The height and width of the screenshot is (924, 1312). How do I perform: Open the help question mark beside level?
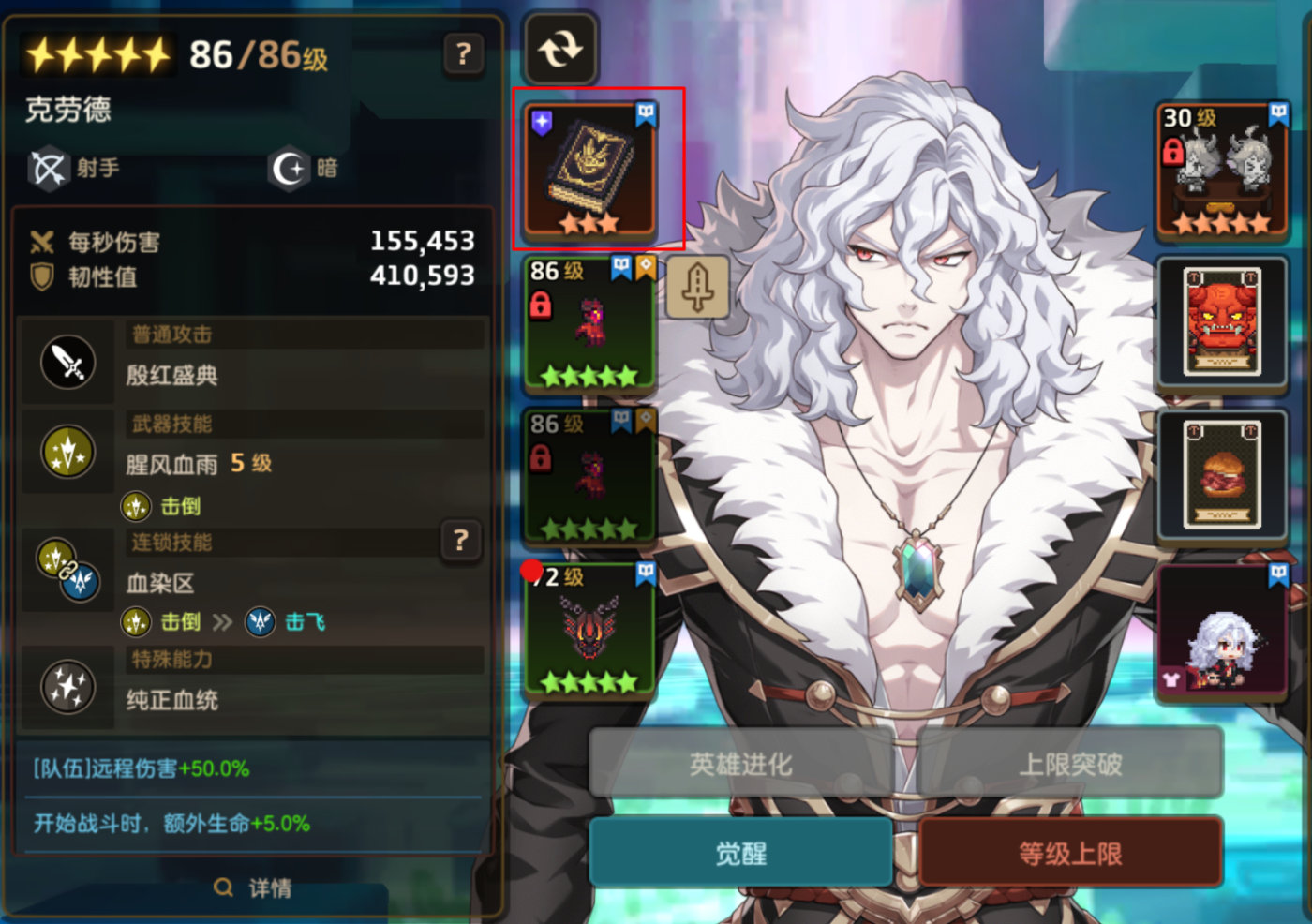463,54
